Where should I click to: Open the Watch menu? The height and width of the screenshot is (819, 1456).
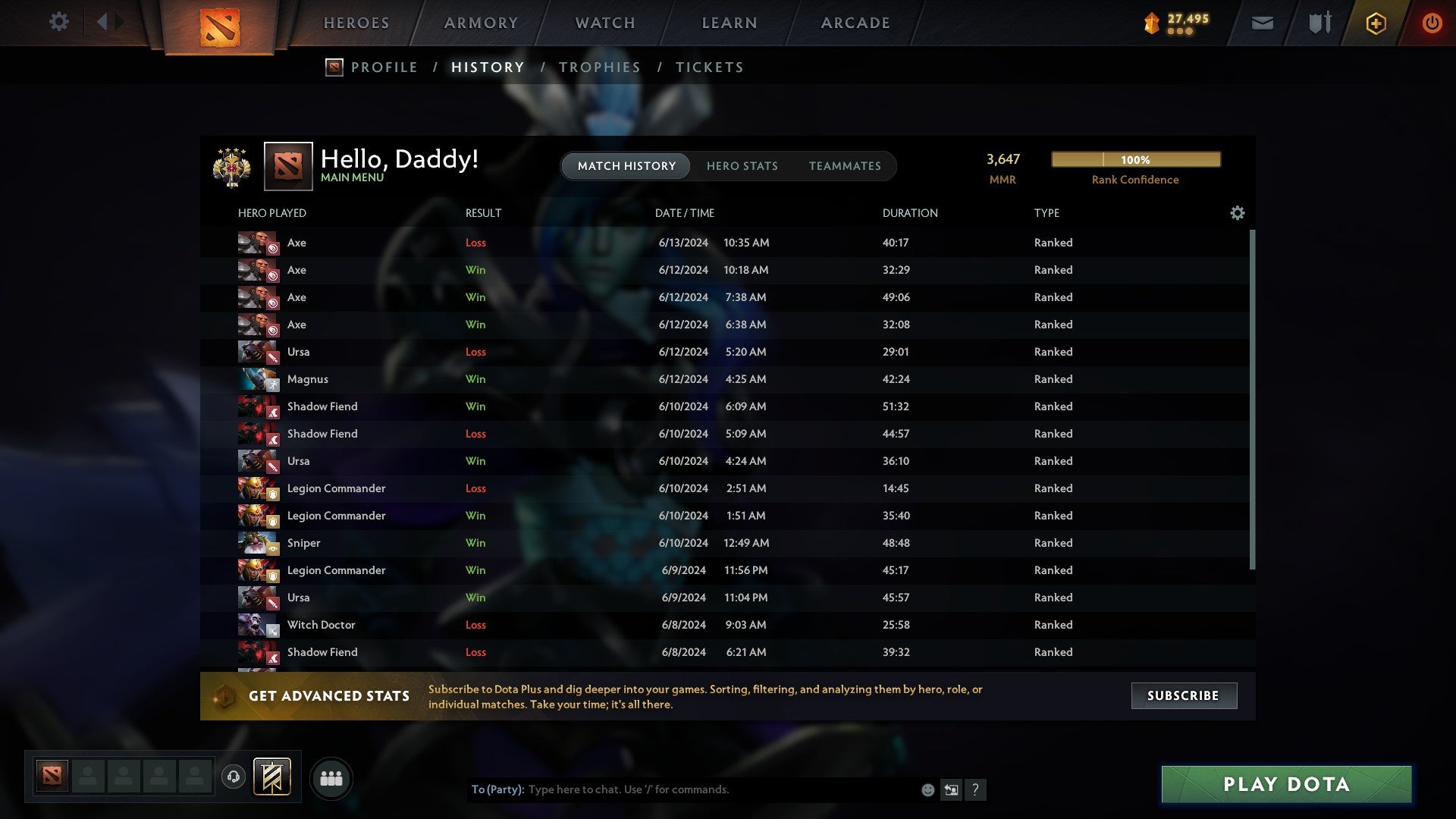604,23
